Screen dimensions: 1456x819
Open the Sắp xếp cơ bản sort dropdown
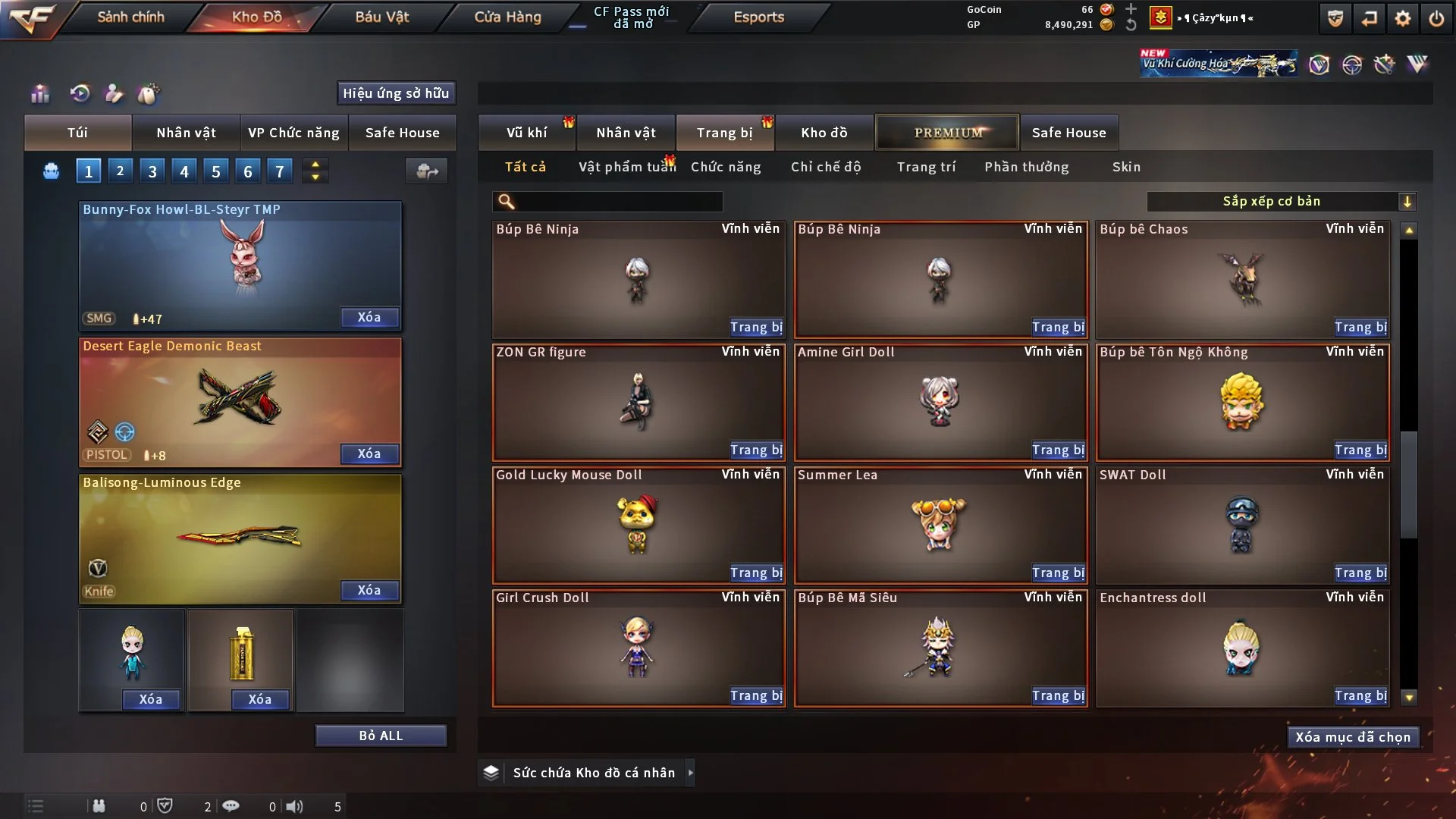[x=1281, y=202]
